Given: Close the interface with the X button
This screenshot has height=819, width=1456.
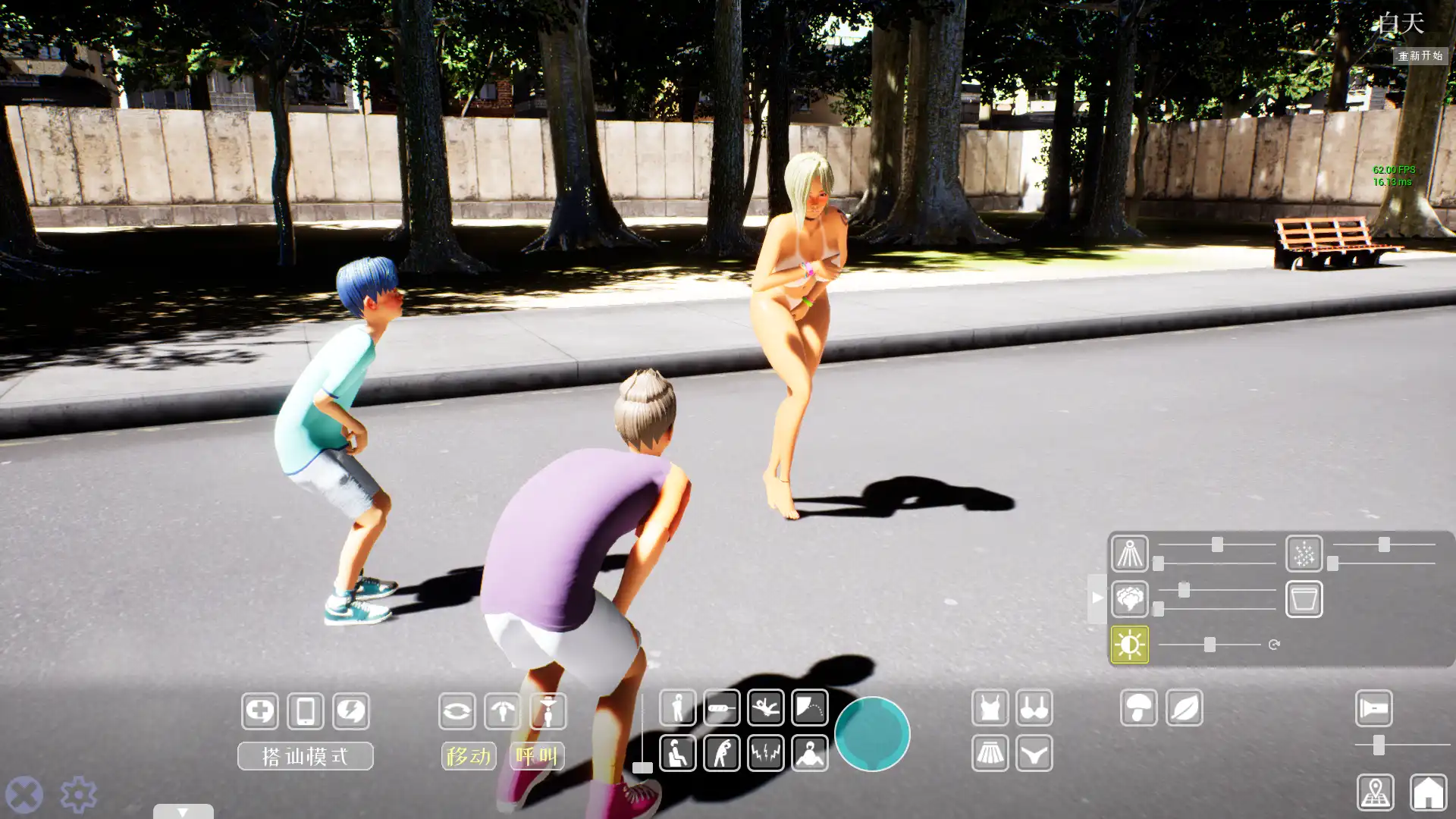Looking at the screenshot, I should click(24, 795).
